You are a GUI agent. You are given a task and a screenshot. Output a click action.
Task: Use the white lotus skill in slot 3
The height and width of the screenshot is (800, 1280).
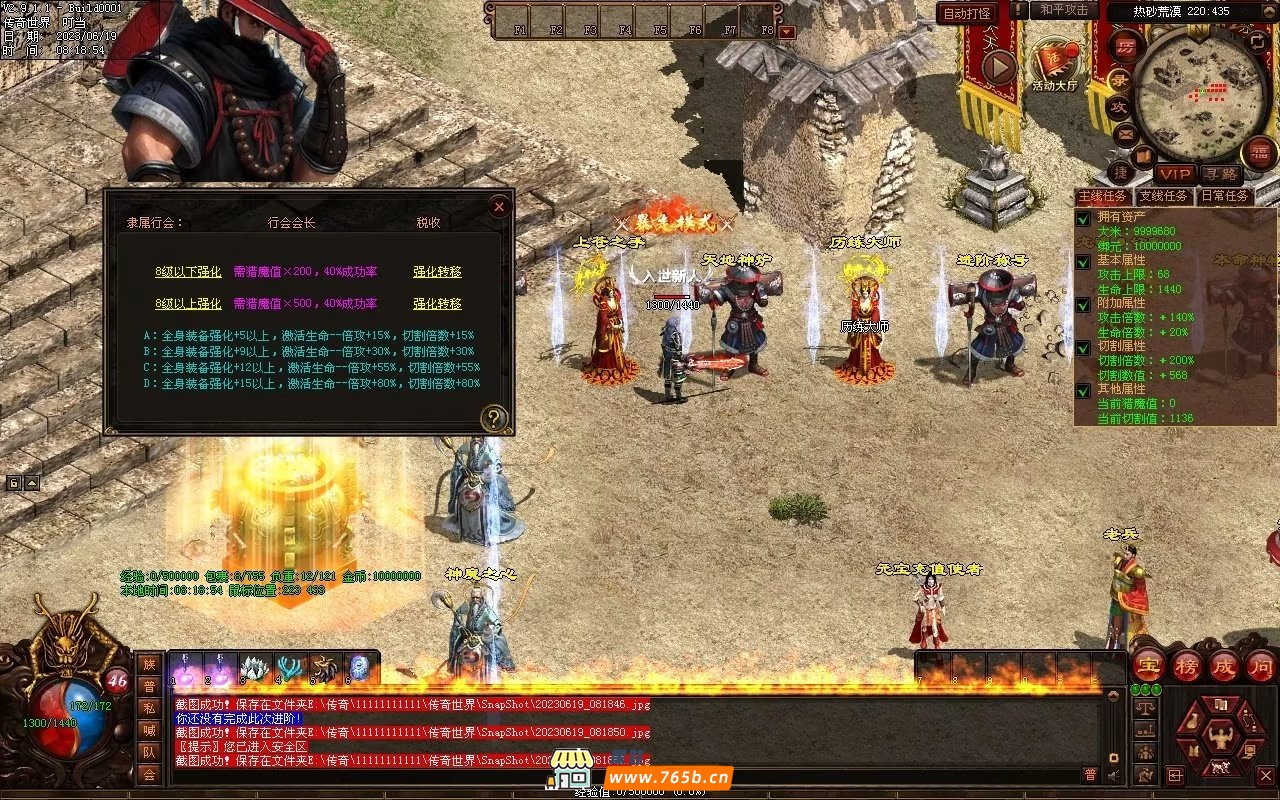tap(257, 668)
